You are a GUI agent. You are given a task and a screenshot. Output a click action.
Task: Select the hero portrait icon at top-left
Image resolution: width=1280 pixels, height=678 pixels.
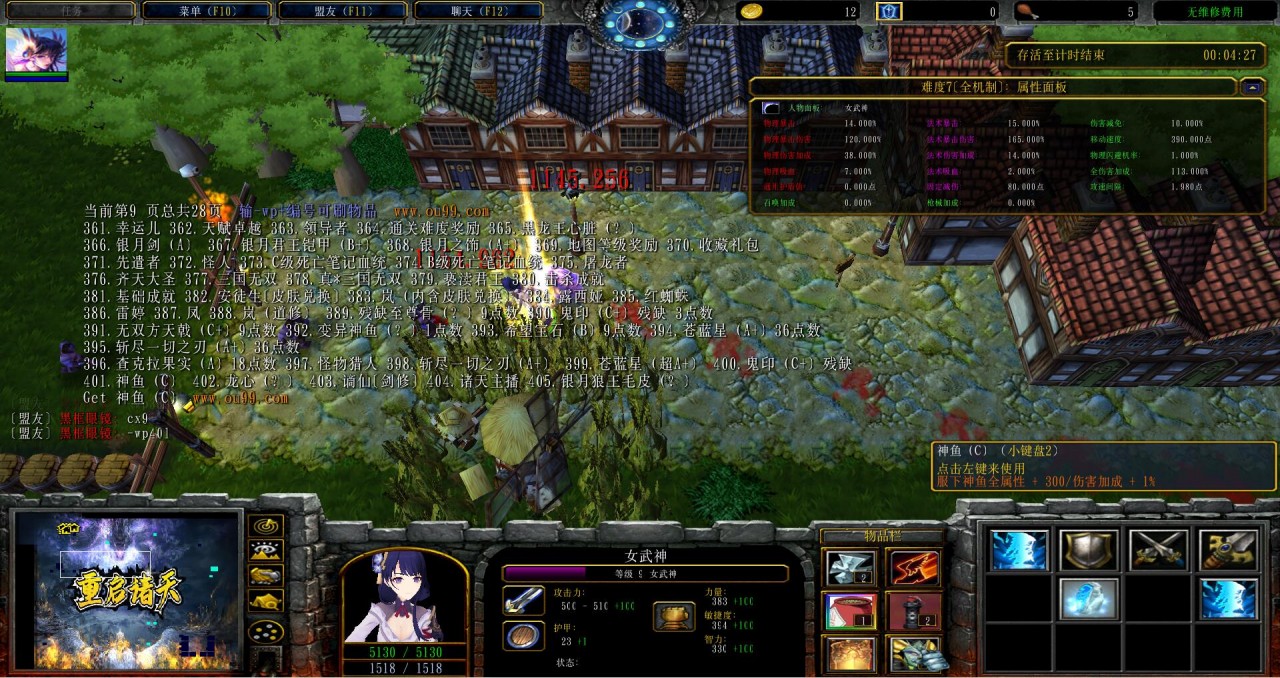pos(37,51)
